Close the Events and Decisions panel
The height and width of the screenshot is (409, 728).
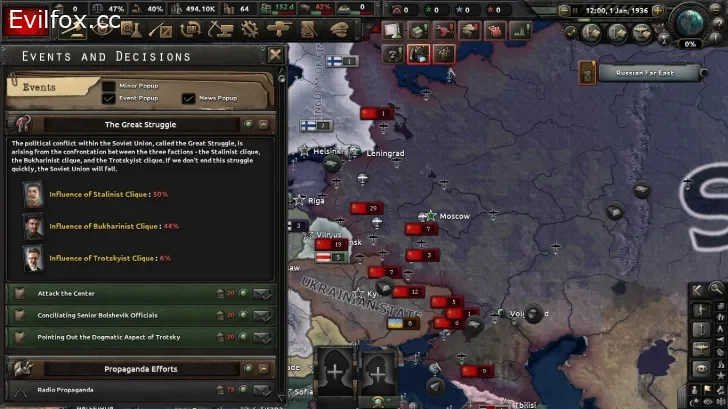275,55
